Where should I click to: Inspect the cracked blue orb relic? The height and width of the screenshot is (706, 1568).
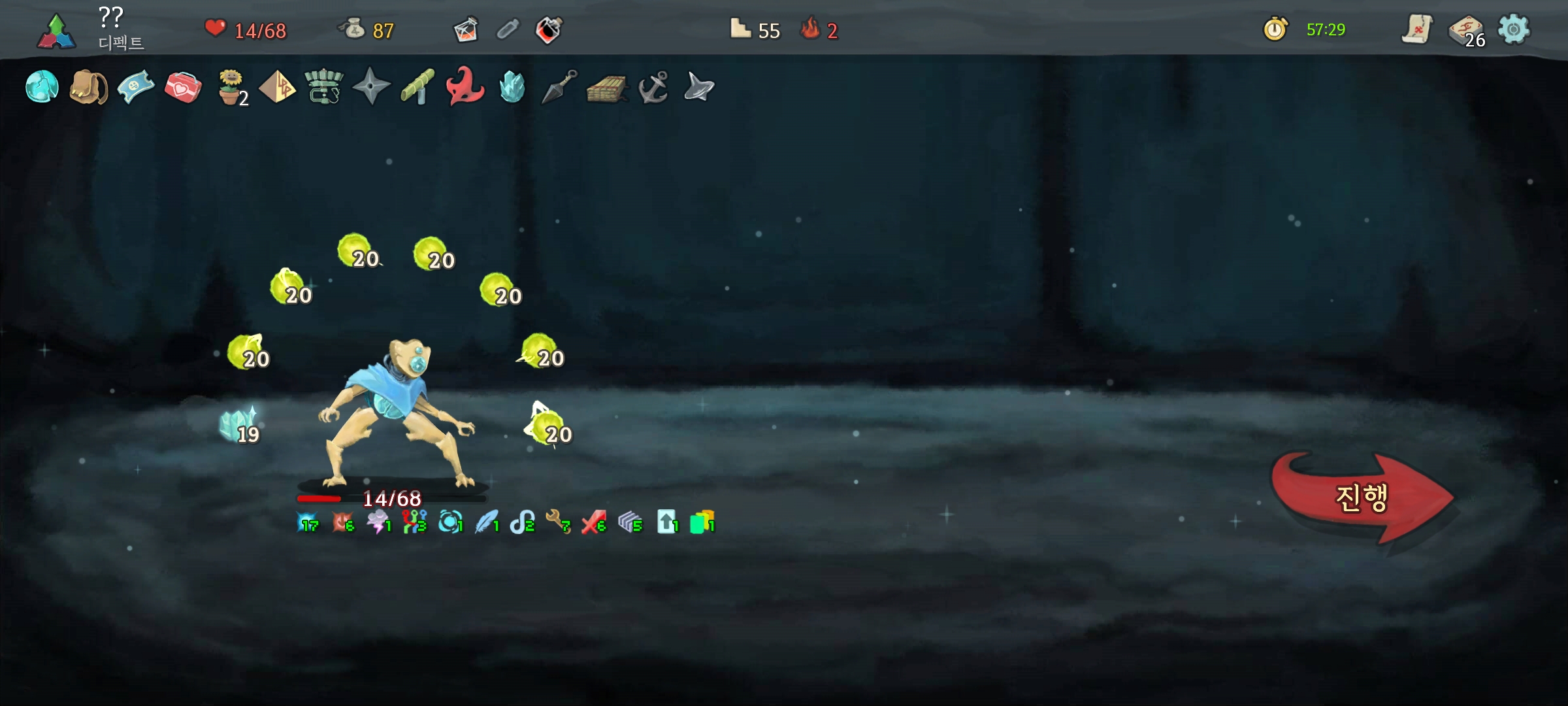tap(42, 87)
